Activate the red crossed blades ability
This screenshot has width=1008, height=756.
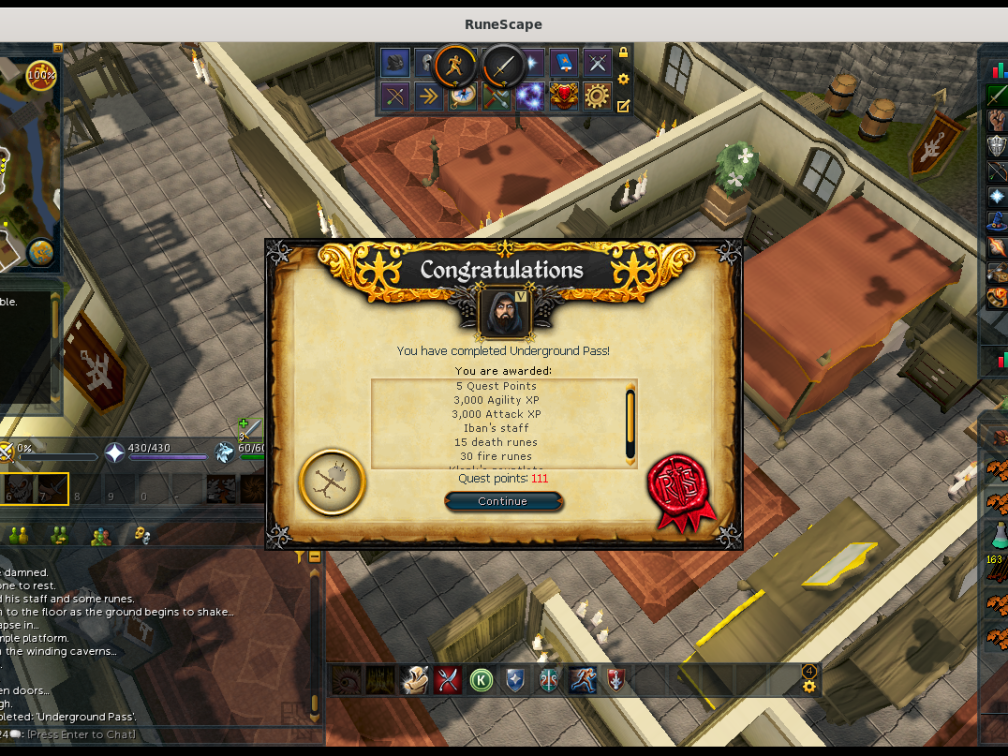447,680
